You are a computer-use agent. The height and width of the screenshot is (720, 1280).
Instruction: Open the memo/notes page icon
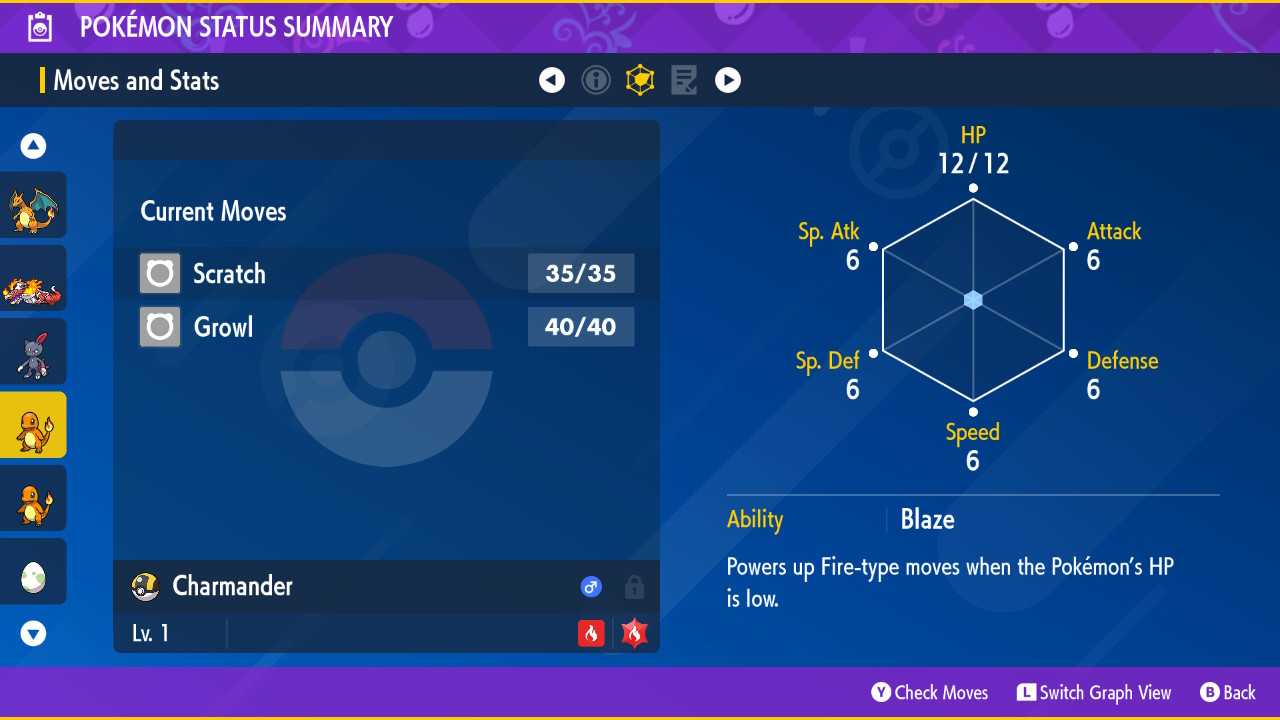[683, 80]
